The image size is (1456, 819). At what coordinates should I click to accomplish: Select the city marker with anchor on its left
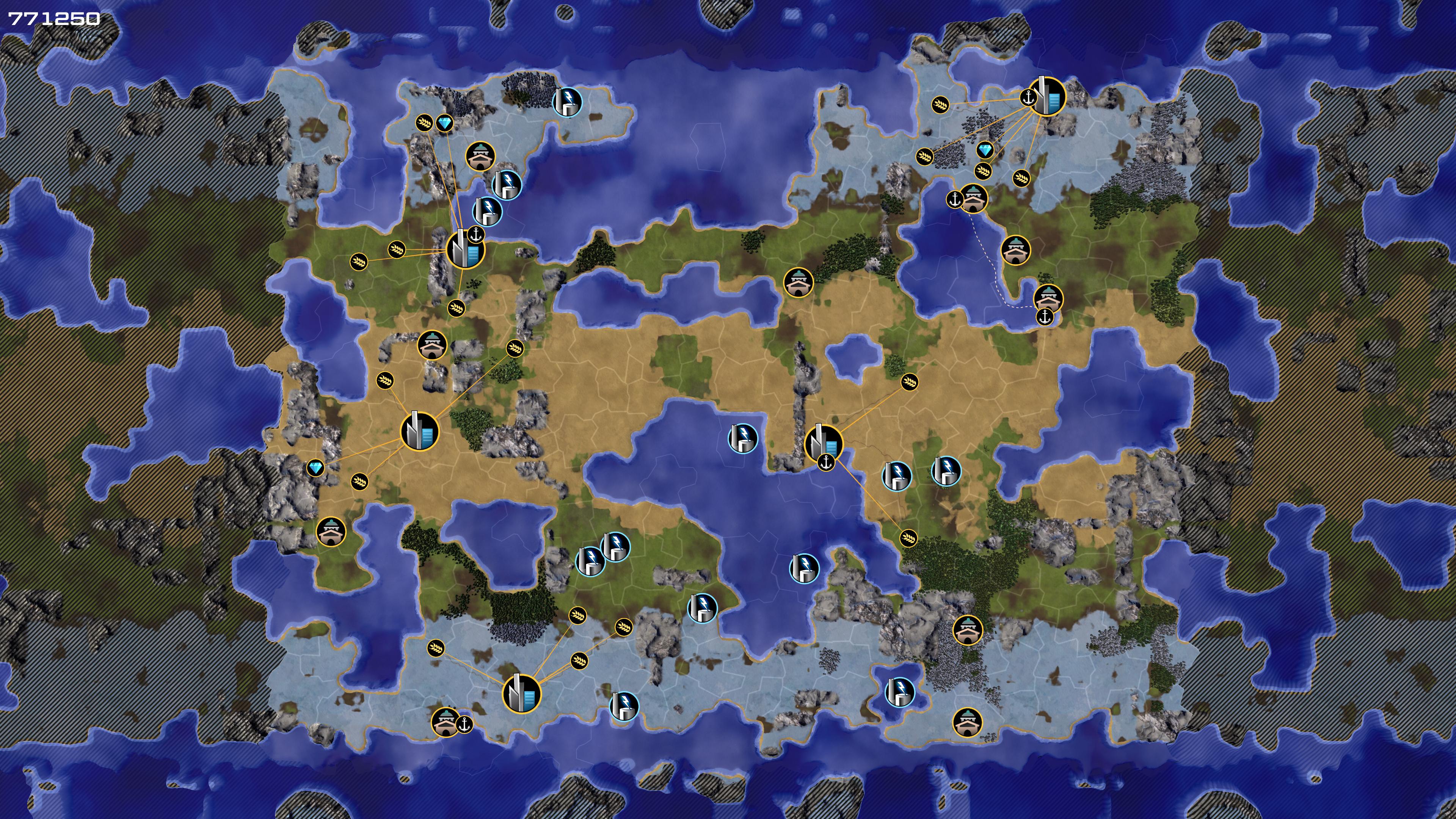point(1047,97)
